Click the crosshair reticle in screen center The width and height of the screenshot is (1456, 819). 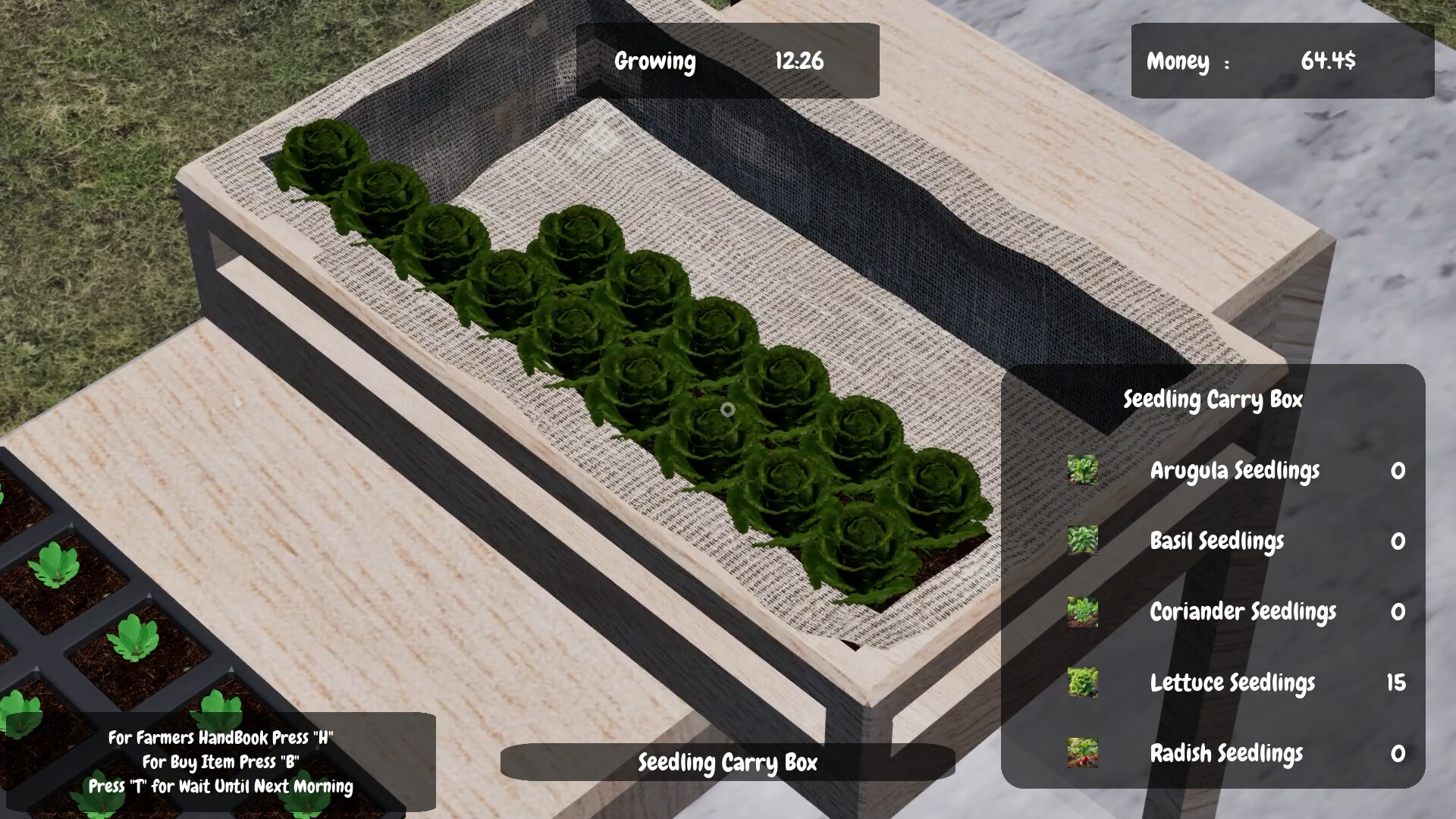point(728,409)
